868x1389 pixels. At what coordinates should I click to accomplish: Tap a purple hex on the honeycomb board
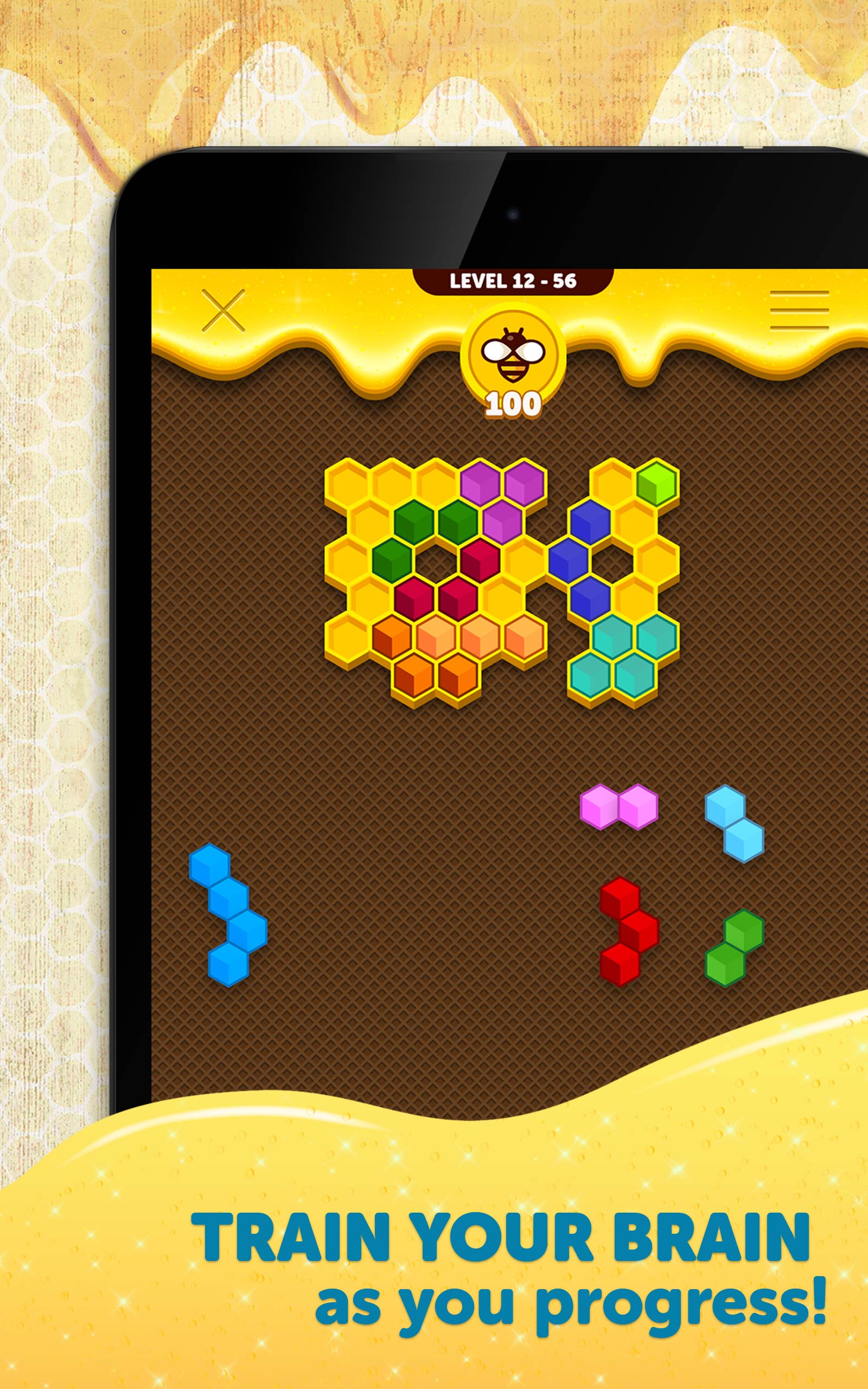480,482
